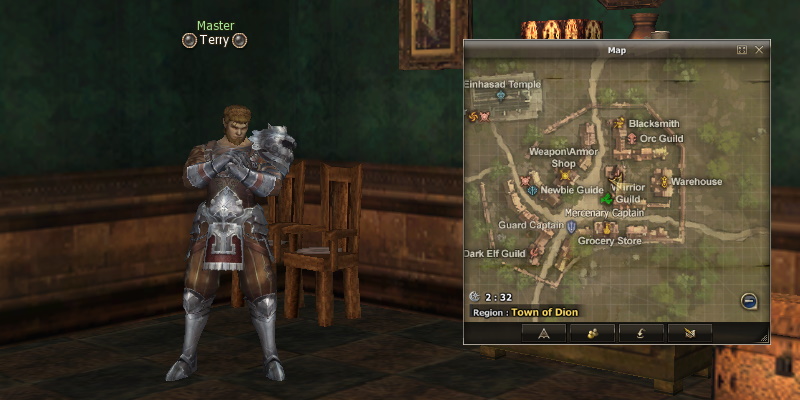Select the Newbie Guide map marker

533,190
